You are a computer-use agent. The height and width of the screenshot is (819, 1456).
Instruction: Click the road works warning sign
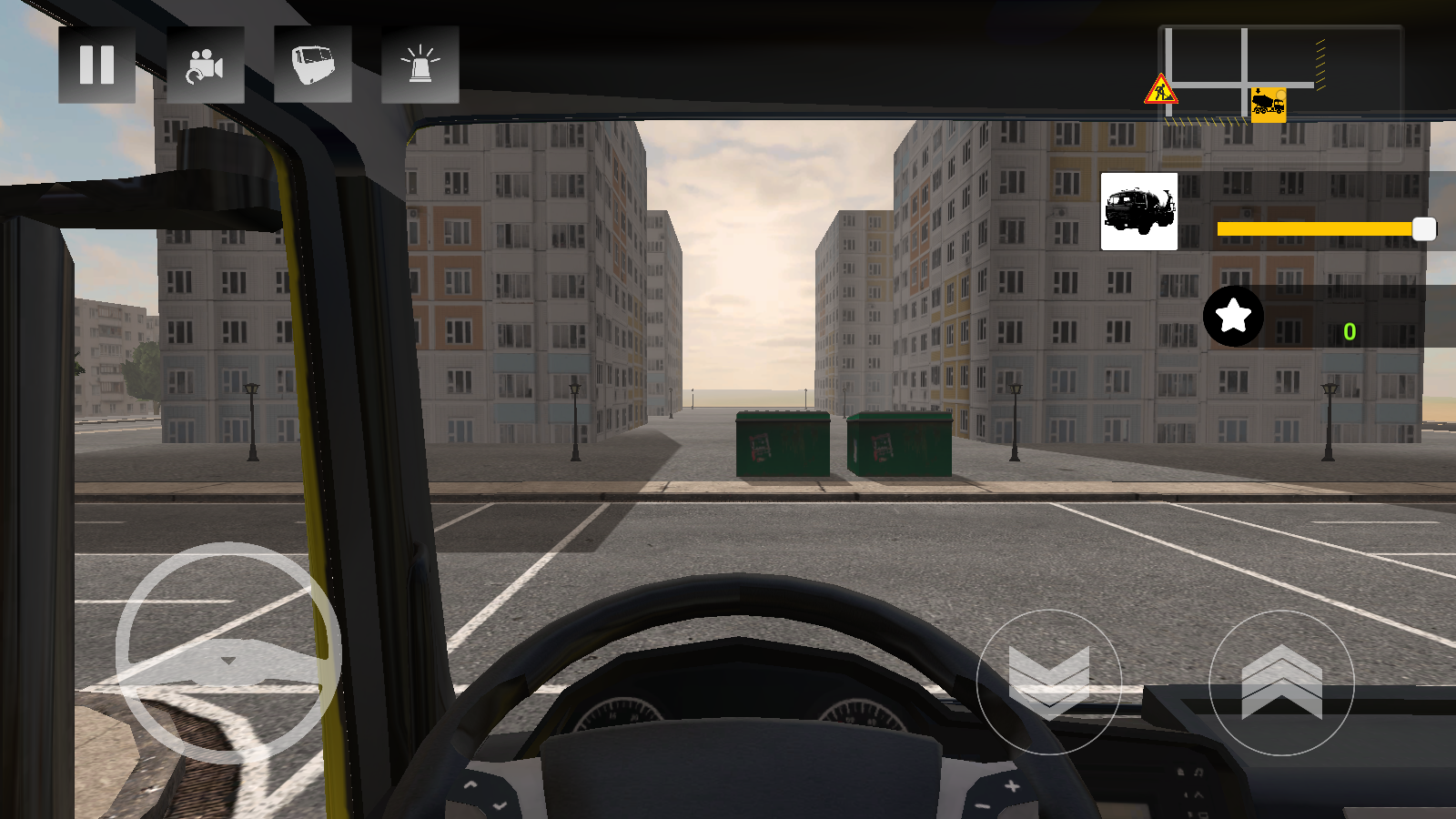[x=1160, y=91]
